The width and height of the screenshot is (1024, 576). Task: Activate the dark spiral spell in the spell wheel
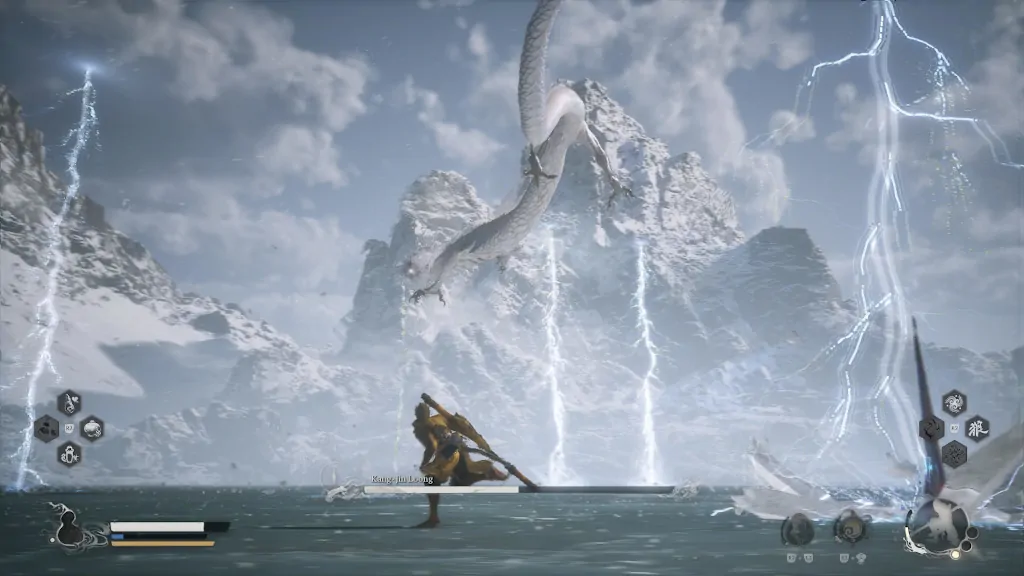tap(931, 429)
